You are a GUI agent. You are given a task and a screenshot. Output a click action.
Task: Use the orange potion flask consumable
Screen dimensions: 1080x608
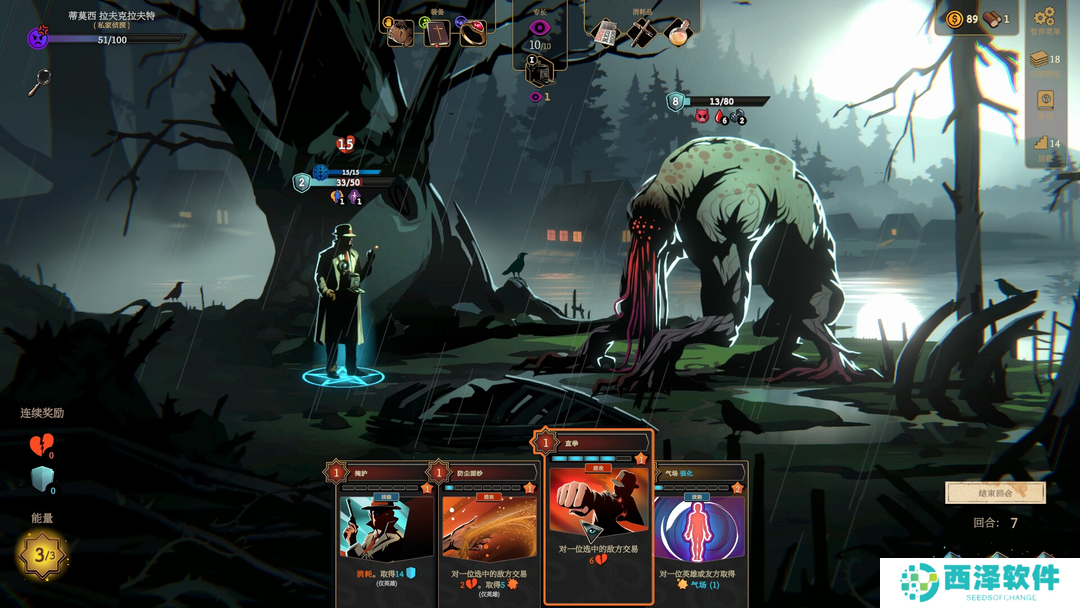click(677, 32)
